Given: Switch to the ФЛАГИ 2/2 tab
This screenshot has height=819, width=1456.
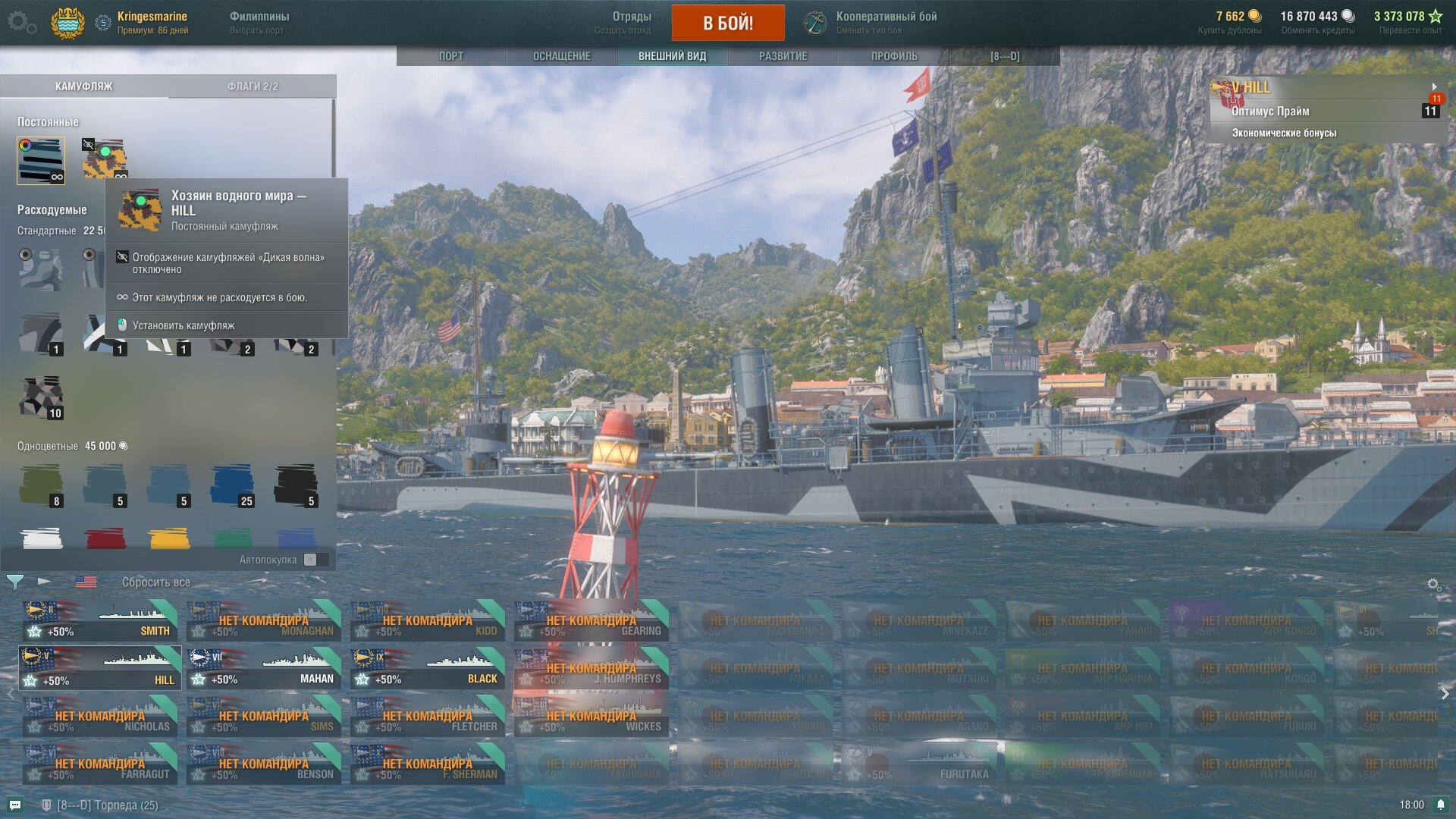Looking at the screenshot, I should click(x=253, y=86).
